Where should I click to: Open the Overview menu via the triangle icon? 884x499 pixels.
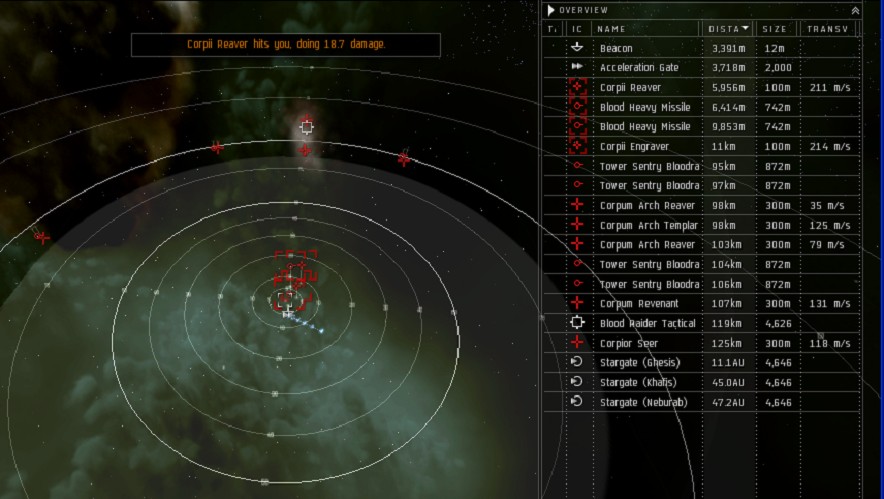pos(551,10)
